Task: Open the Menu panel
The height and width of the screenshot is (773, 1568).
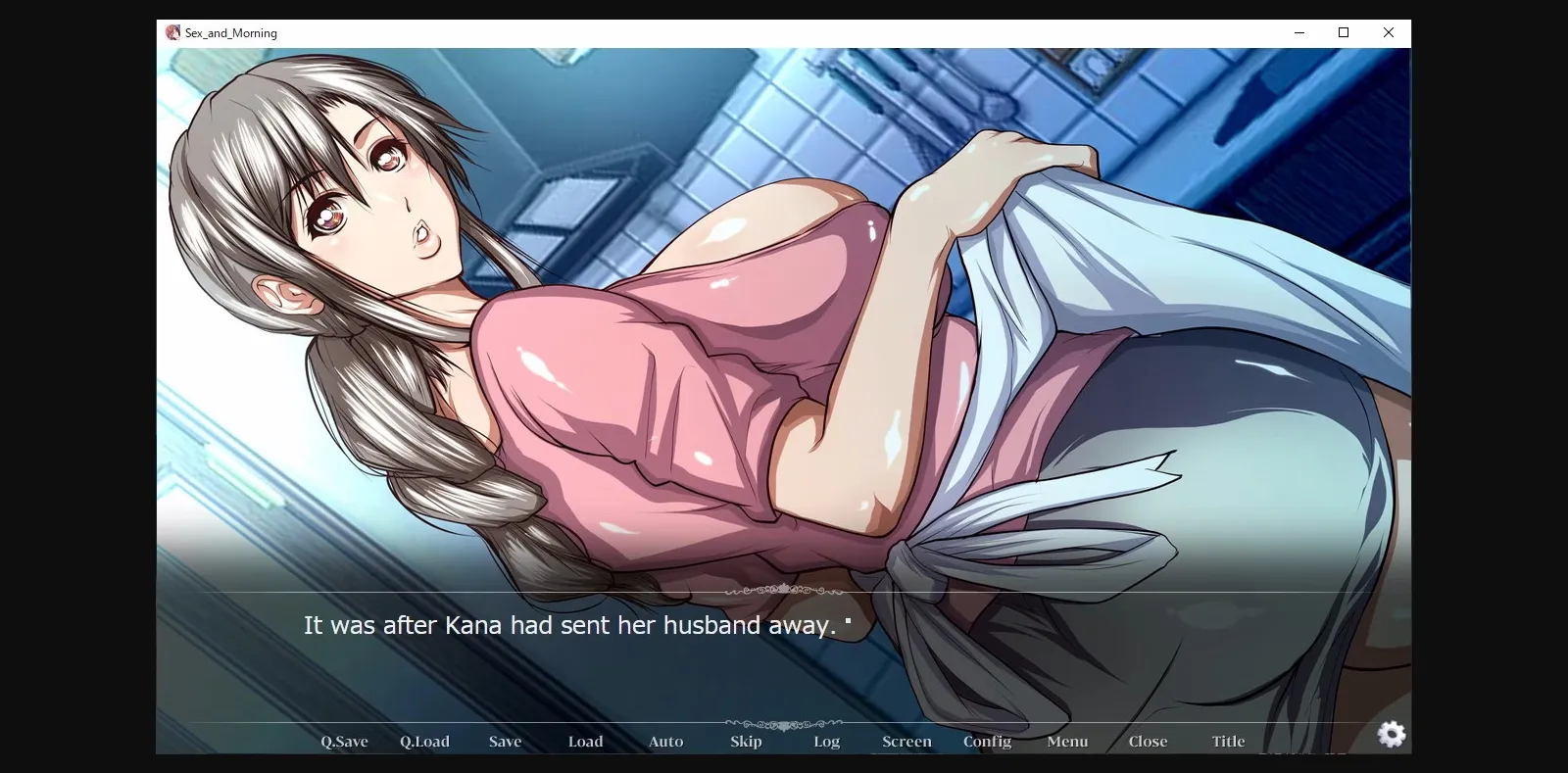Action: 1067,742
